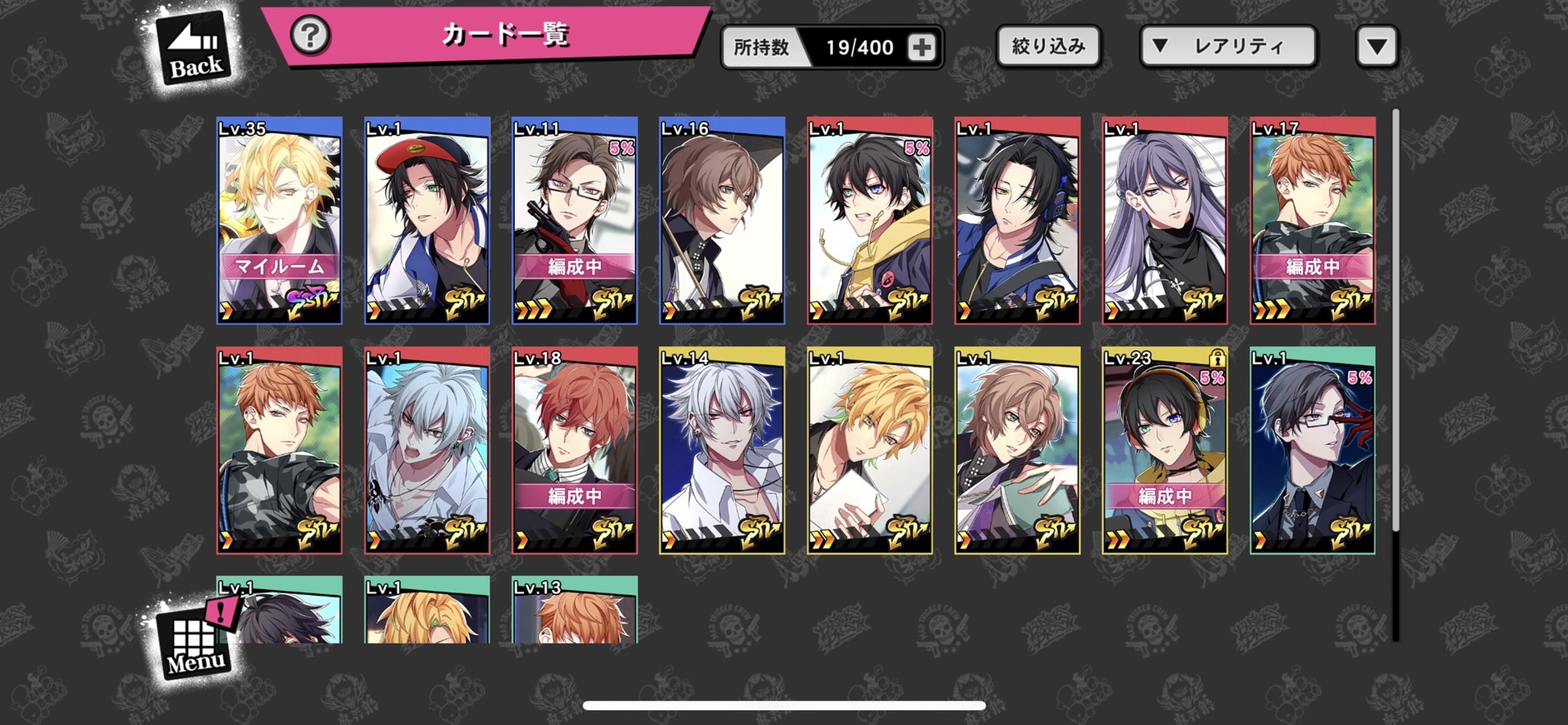Open the question mark help button
Screen dimensions: 1568x725
(x=310, y=36)
